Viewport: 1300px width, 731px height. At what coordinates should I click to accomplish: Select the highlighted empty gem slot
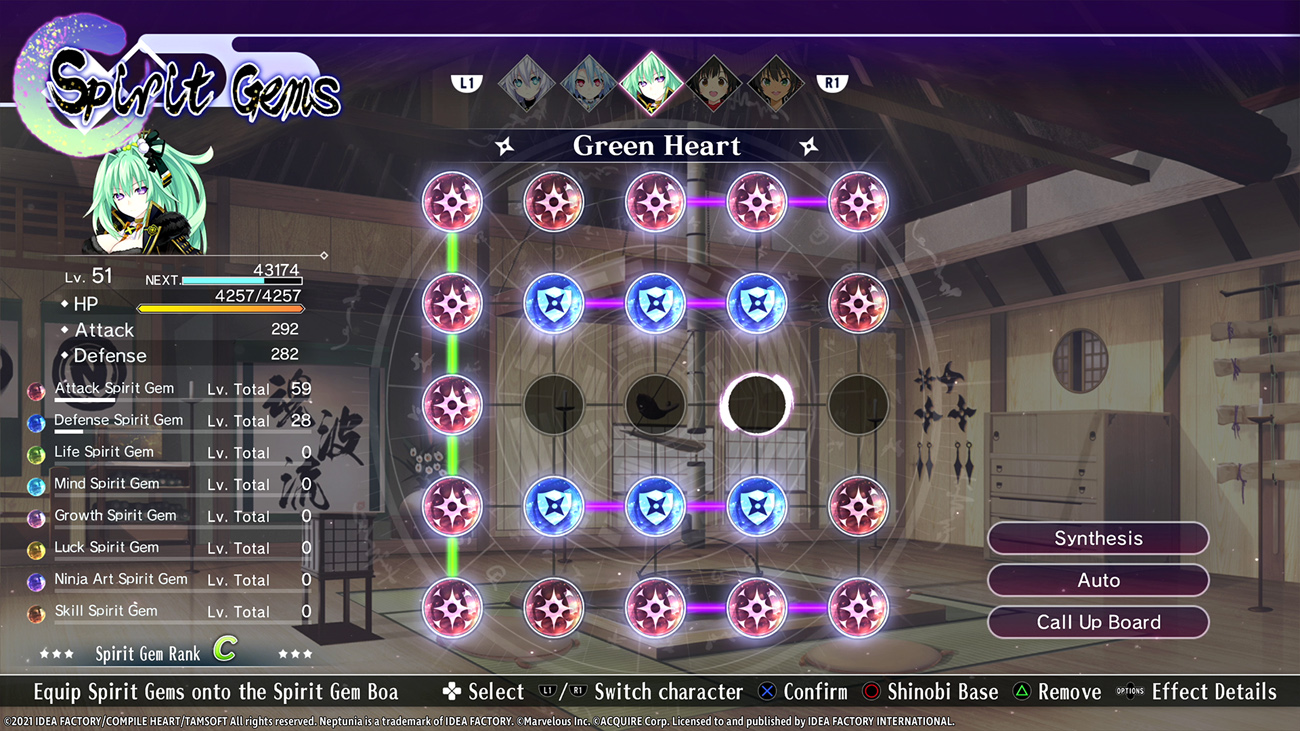pyautogui.click(x=756, y=404)
